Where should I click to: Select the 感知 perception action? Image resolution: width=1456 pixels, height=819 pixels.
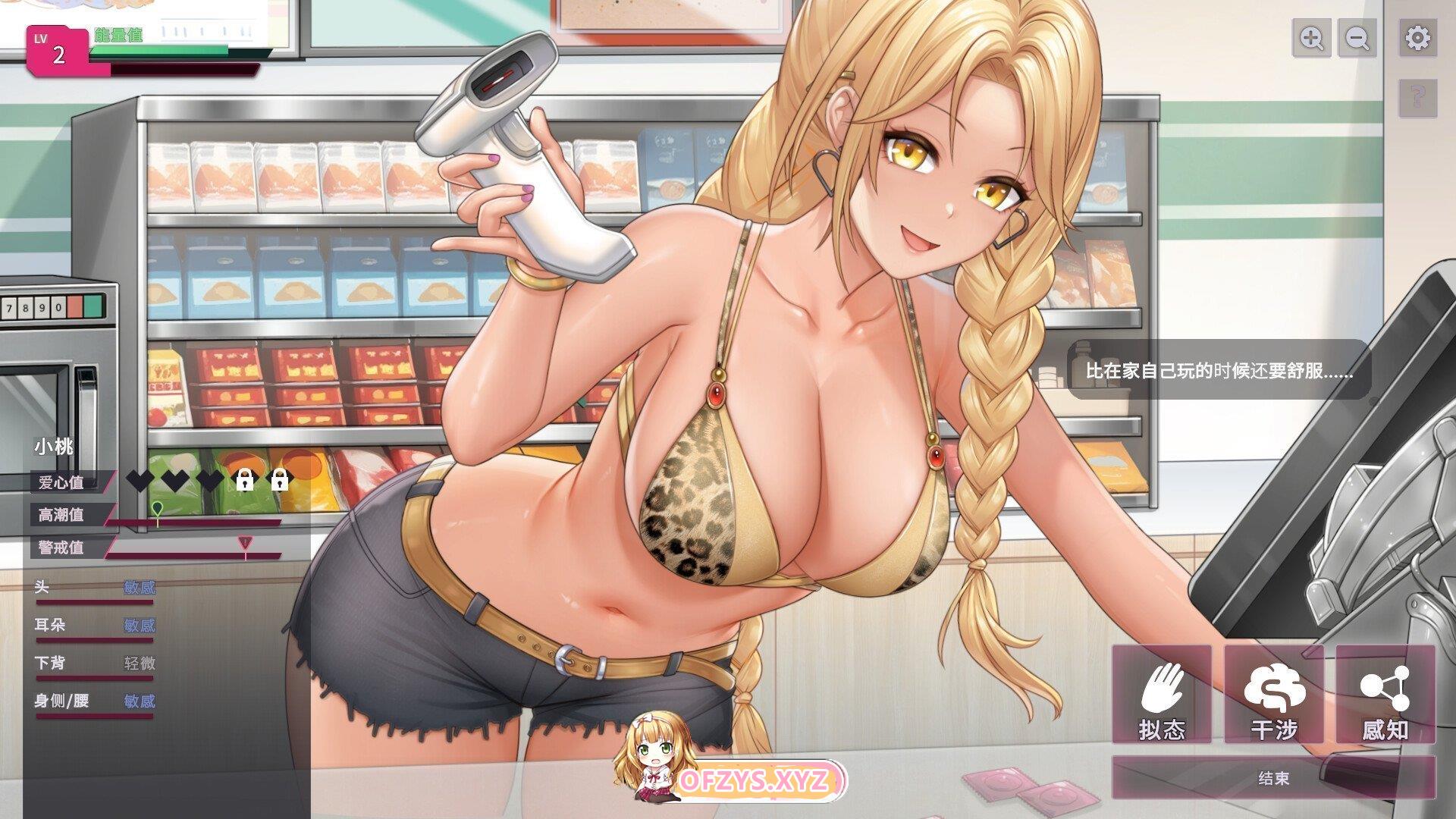tap(1385, 695)
